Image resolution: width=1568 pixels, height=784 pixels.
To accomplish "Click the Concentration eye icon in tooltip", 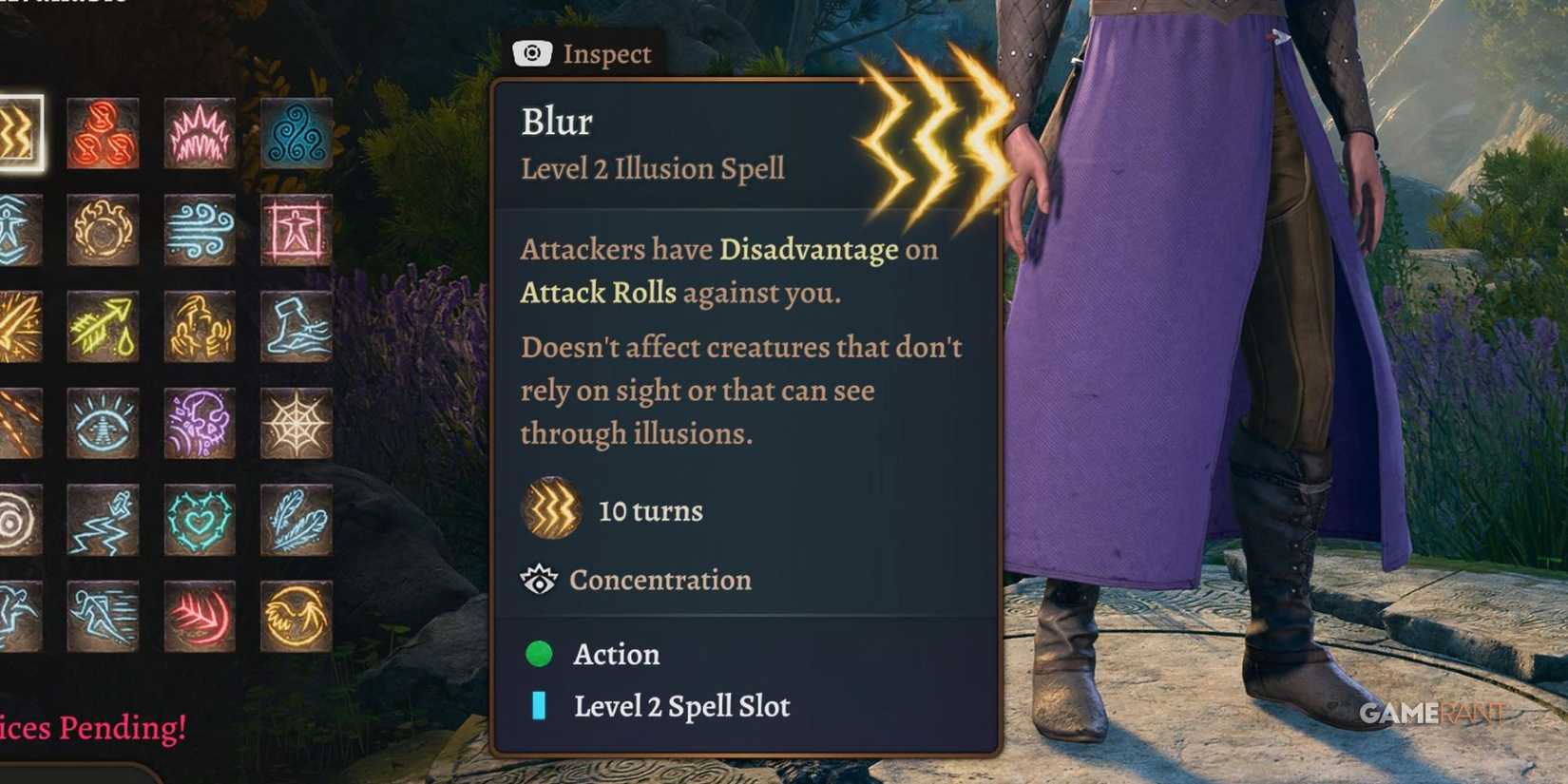I will (x=540, y=580).
